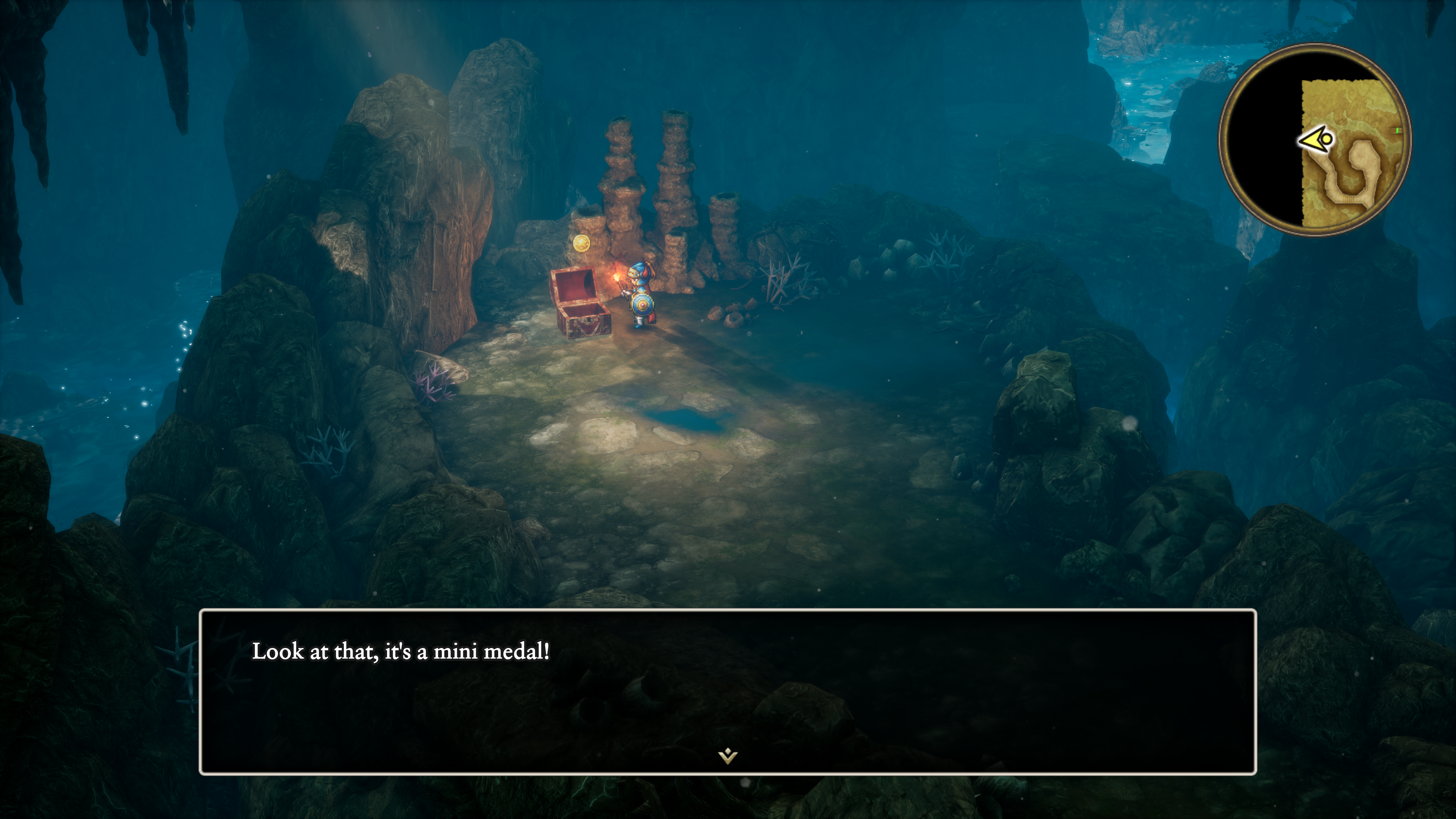Screen dimensions: 1456x819
Task: Open the circular cave minimap
Action: click(1315, 140)
